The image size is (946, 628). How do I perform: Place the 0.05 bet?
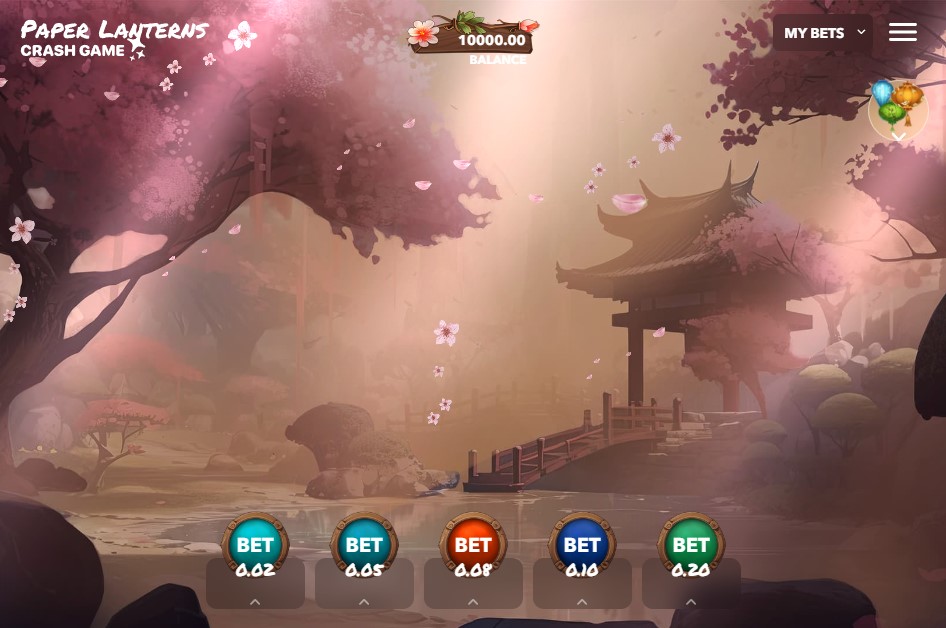[x=364, y=546]
